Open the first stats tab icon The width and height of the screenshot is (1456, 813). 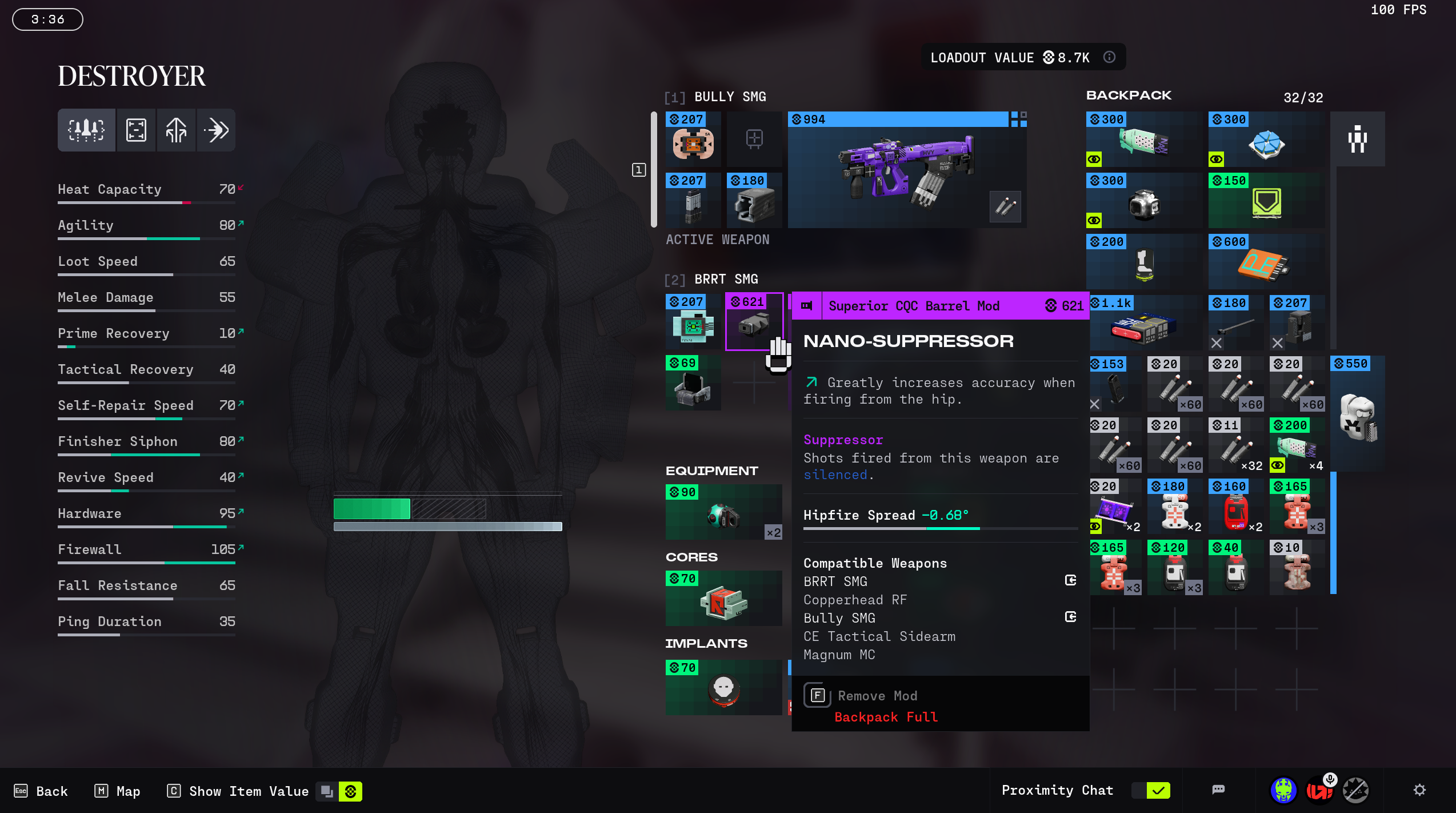click(86, 130)
